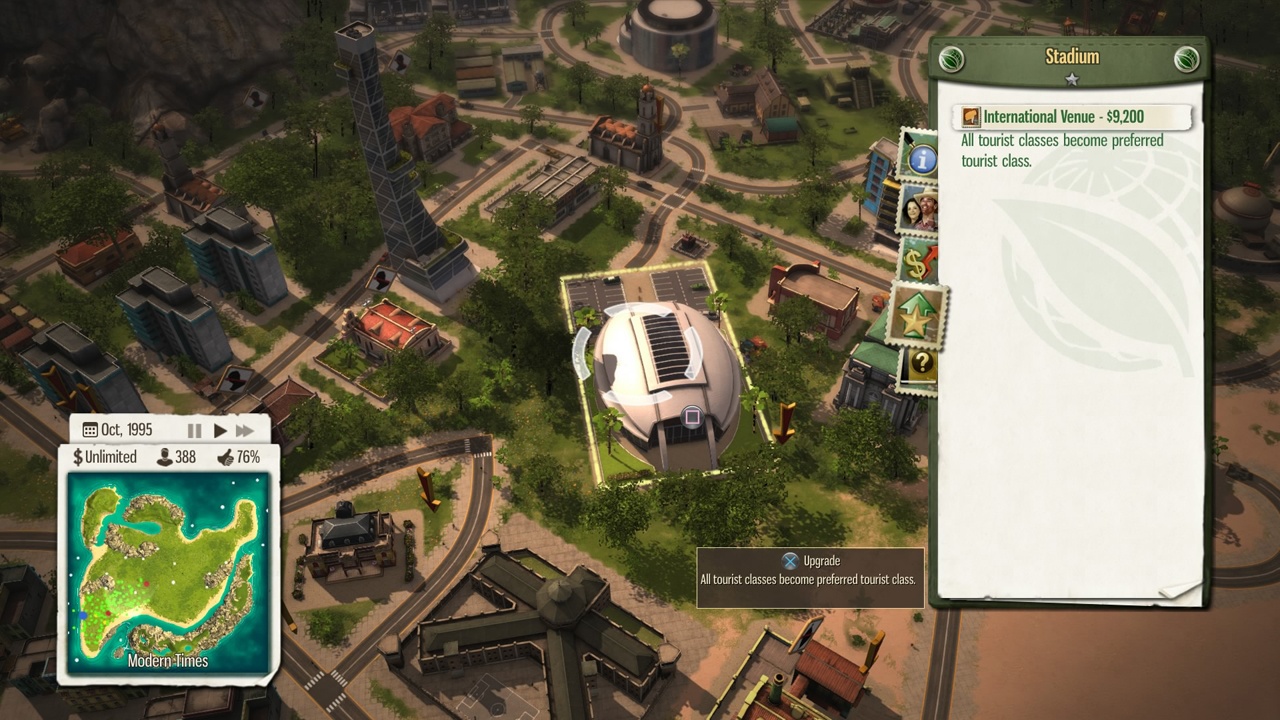1280x720 pixels.
Task: Click the island minimap
Action: [168, 570]
